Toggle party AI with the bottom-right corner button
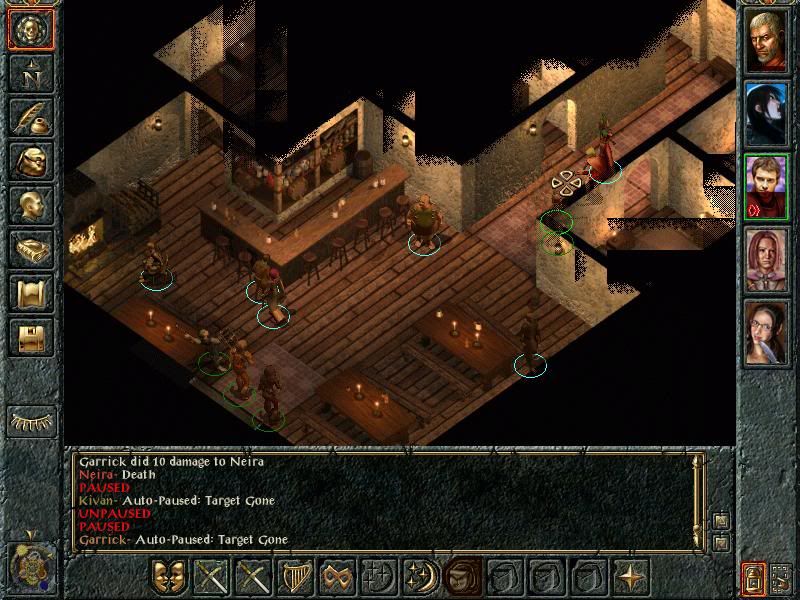The height and width of the screenshot is (600, 800). tap(781, 577)
